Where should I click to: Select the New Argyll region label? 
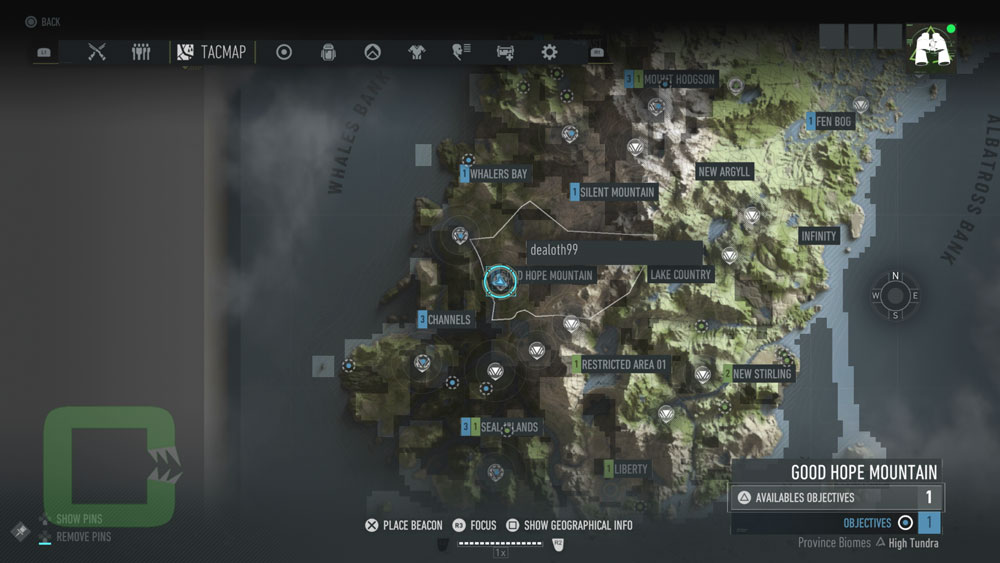[724, 172]
